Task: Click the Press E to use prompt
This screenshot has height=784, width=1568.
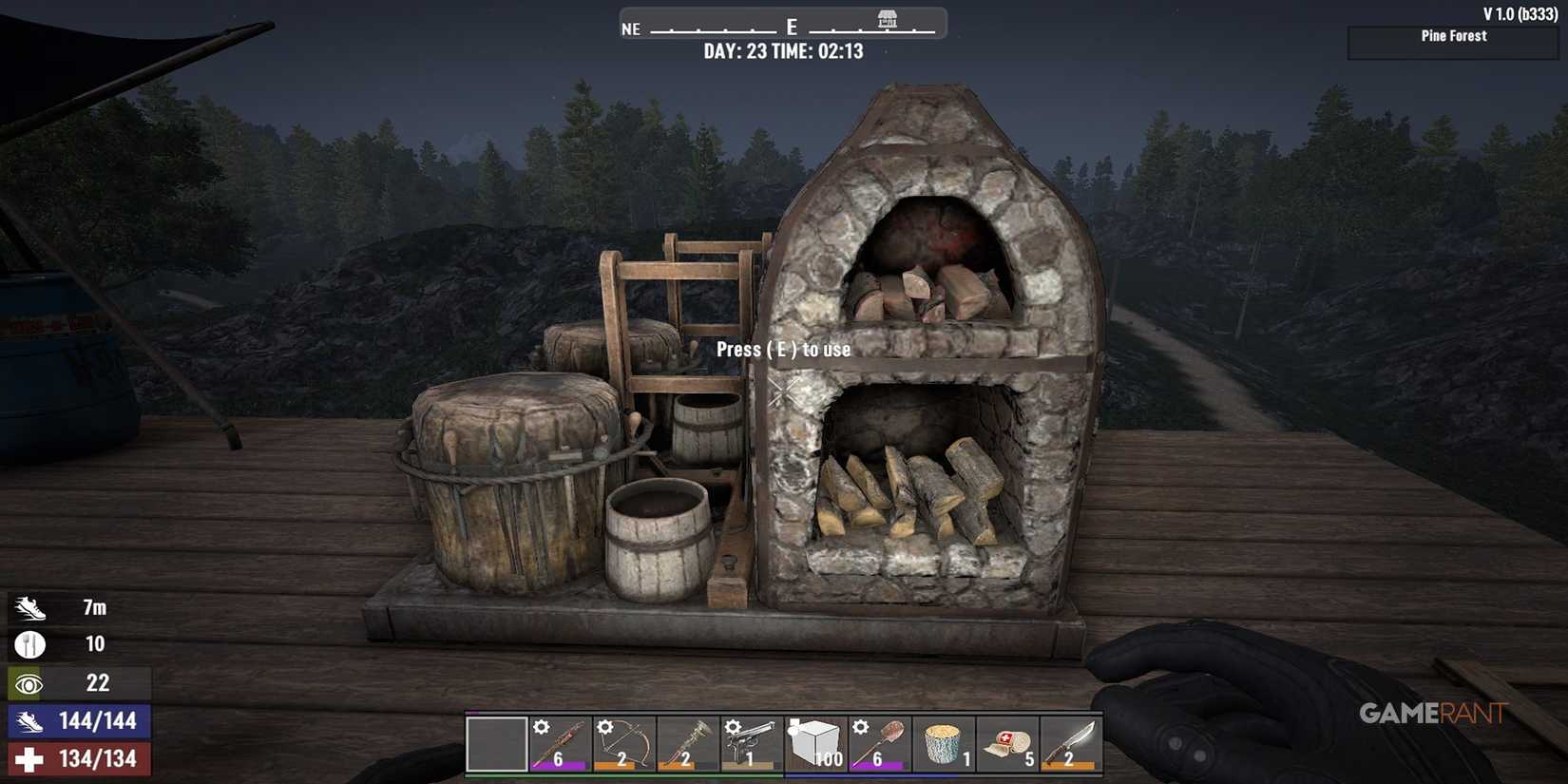Action: point(786,349)
